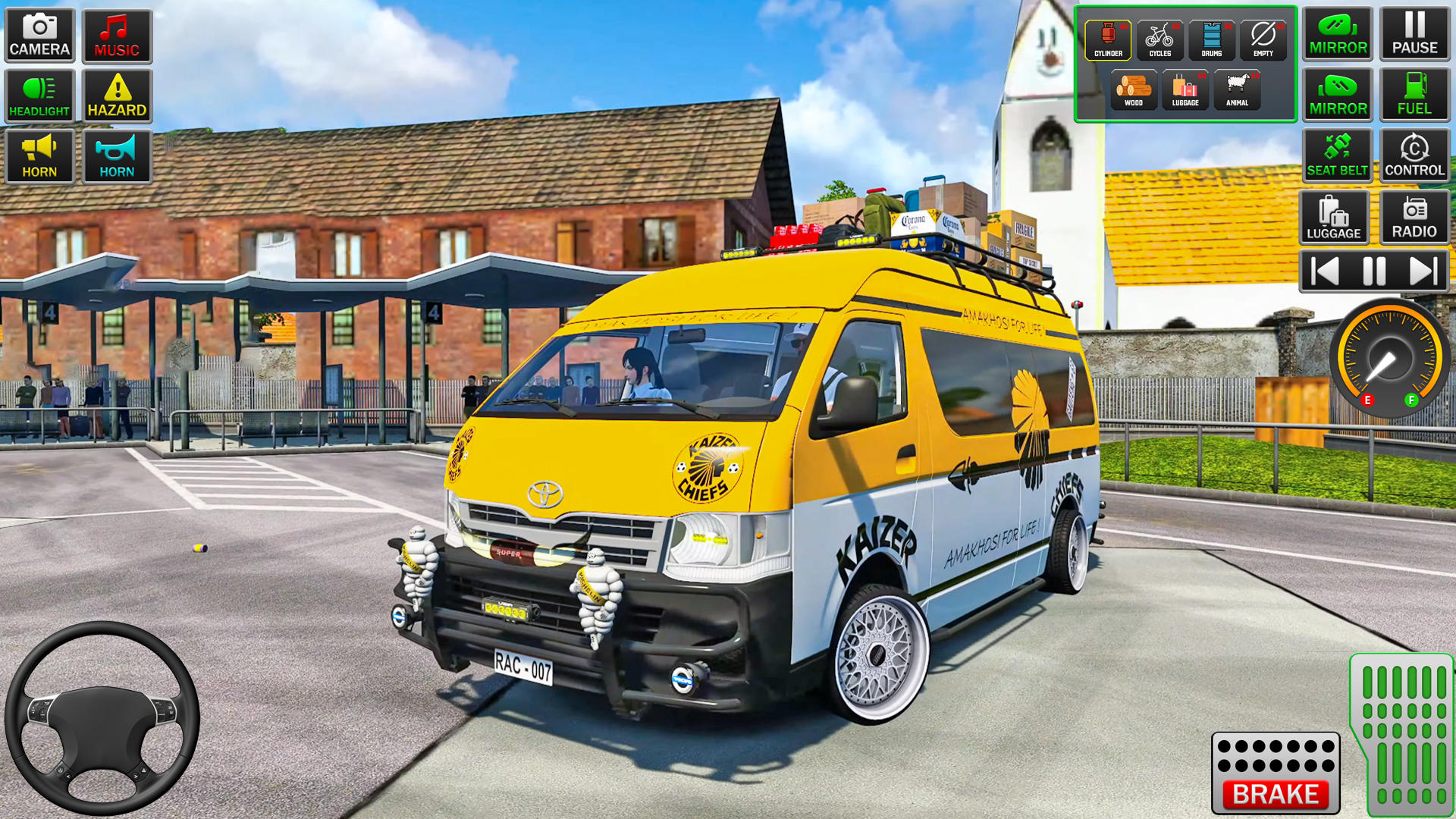This screenshot has height=819, width=1456.
Task: Select the Cylinder cargo tab
Action: pyautogui.click(x=1109, y=38)
